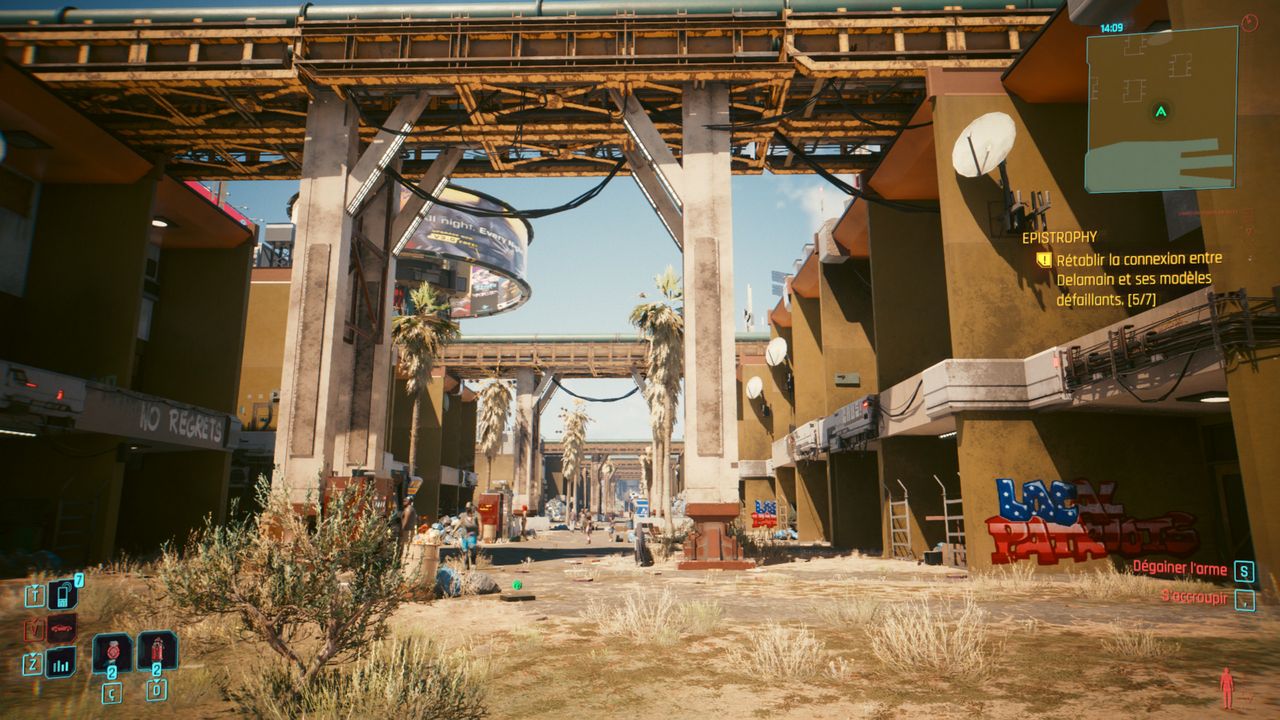Open the minimap
This screenshot has width=1280, height=720.
click(1160, 109)
